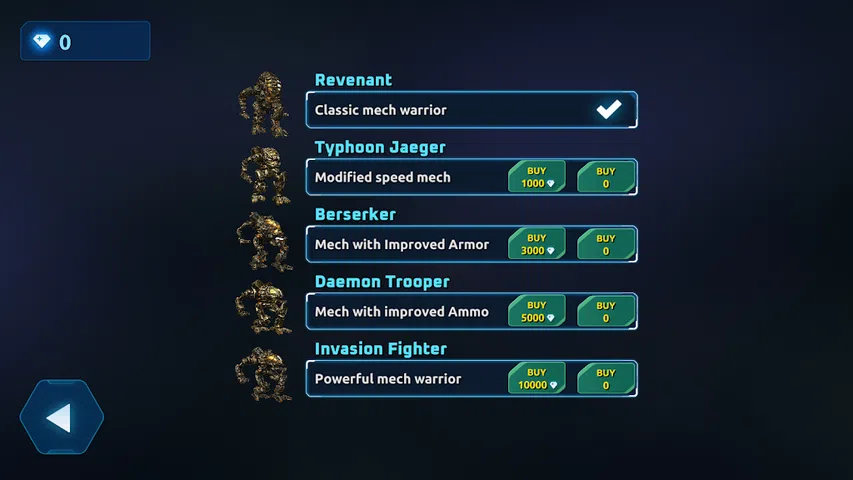This screenshot has height=480, width=853.
Task: Buy Daemon Trooper for 0
Action: click(x=606, y=311)
